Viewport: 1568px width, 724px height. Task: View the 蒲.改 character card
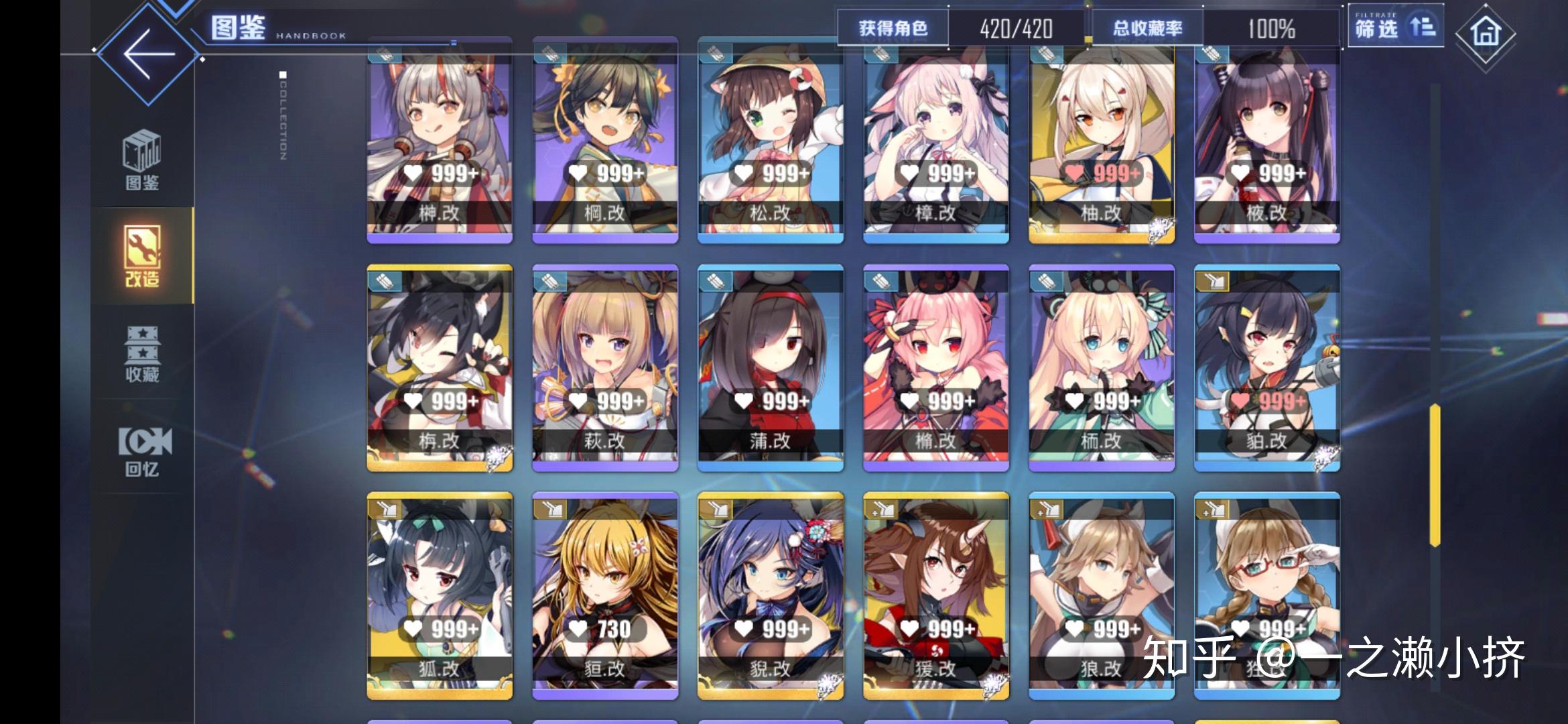tap(771, 367)
